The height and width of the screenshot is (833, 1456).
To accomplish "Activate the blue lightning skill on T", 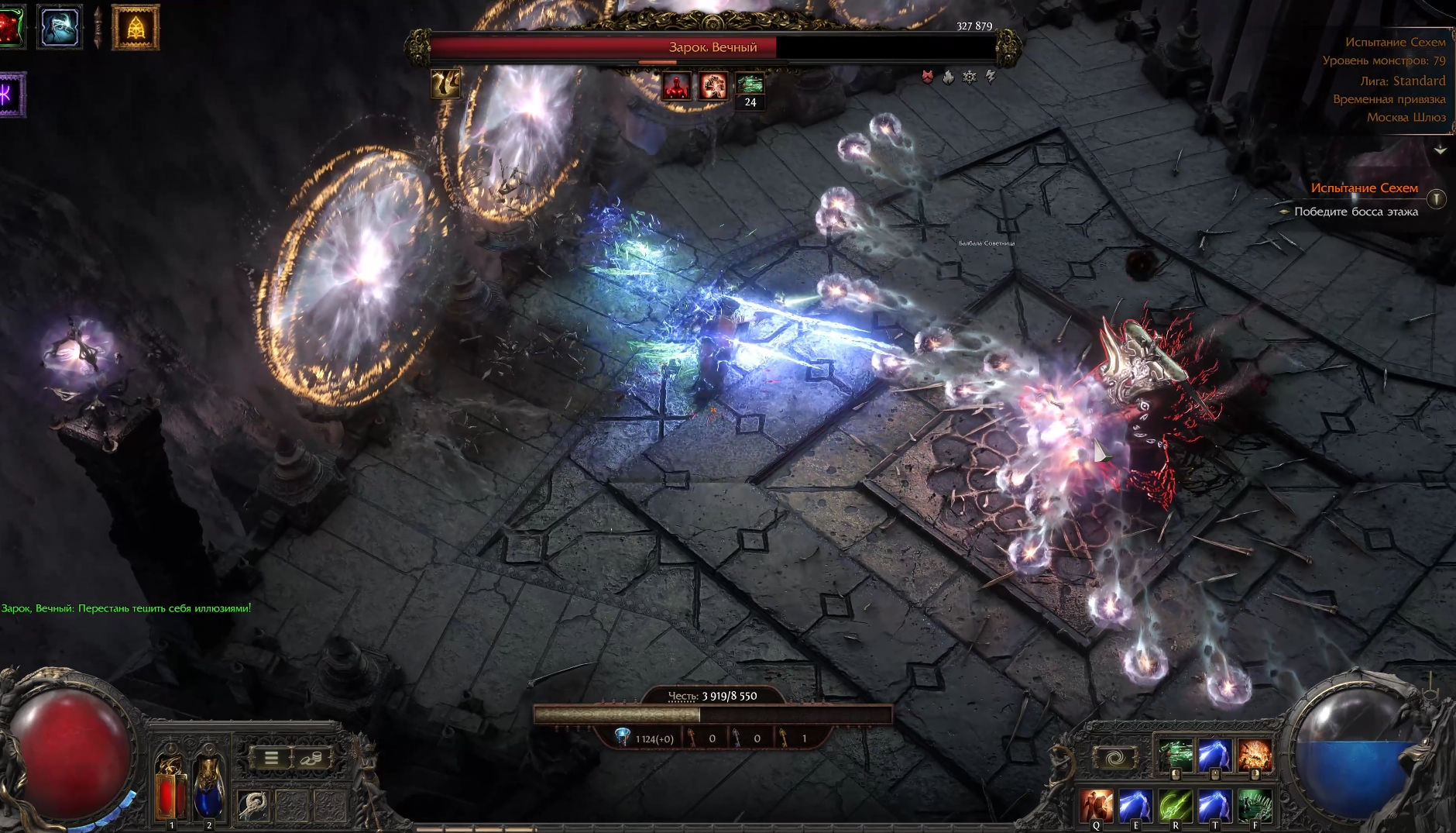I will tap(1214, 805).
